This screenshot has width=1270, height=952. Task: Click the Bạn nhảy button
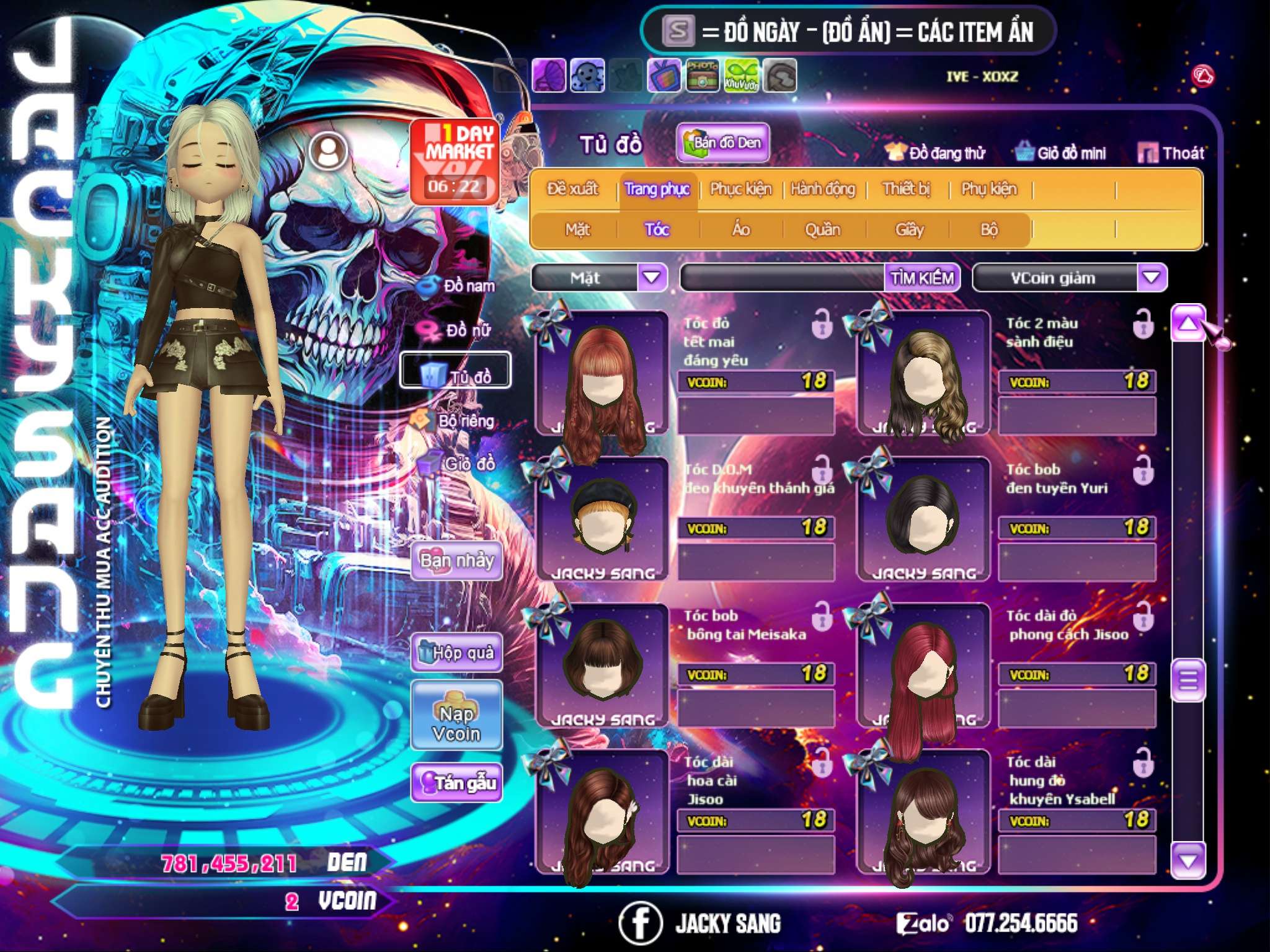point(457,561)
